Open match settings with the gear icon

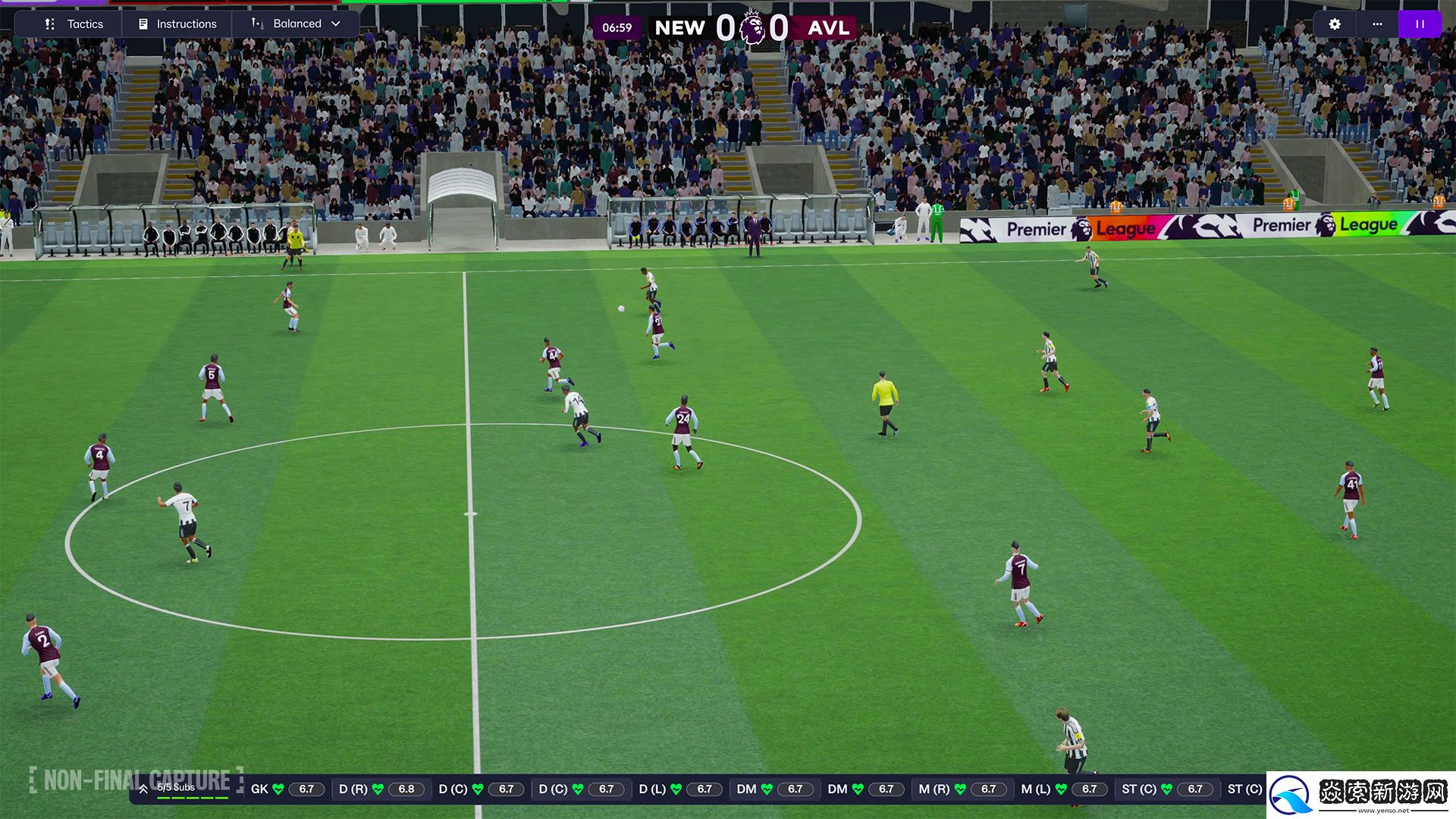click(1335, 24)
